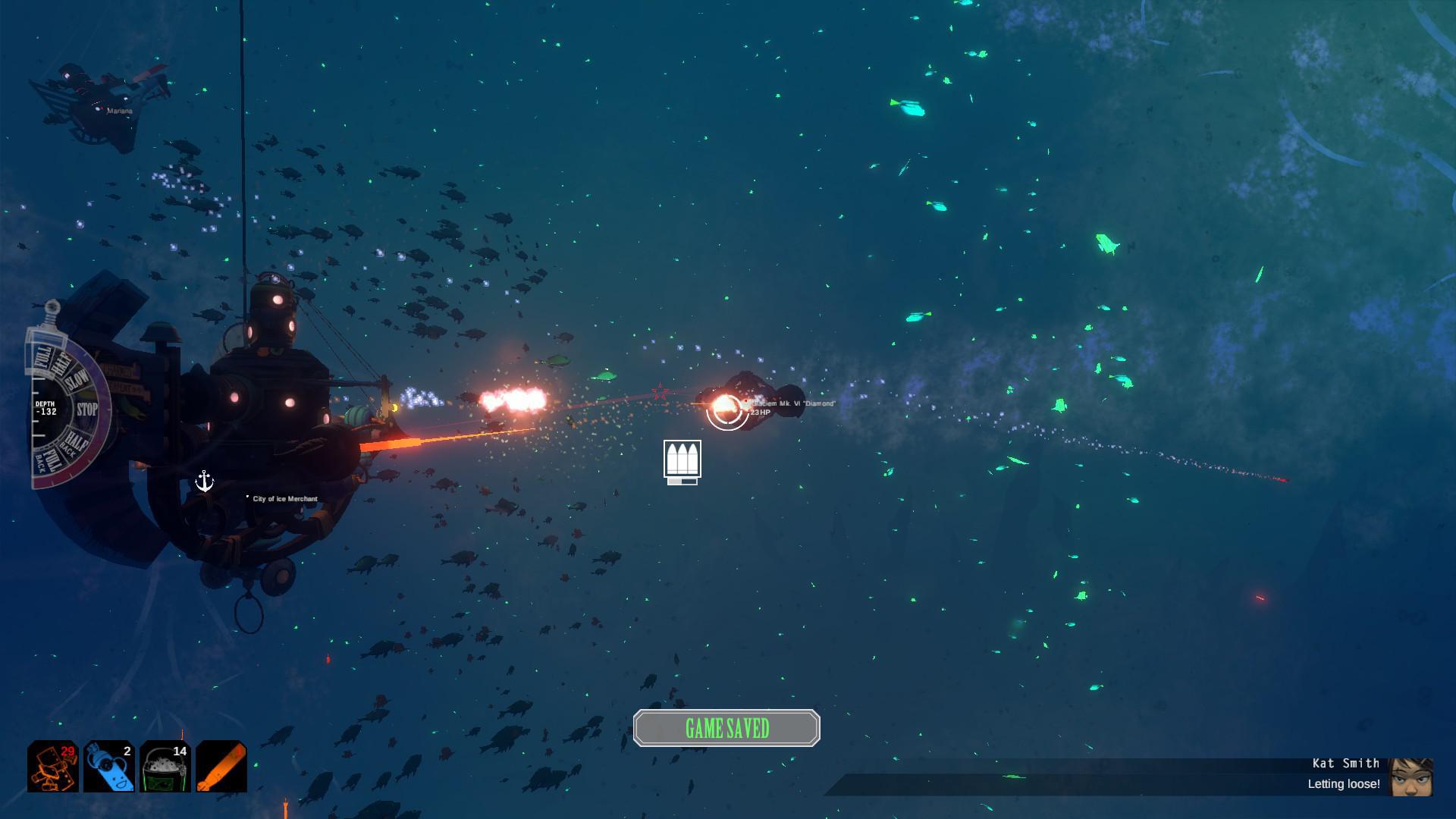Set the engine telegraph to STOP
The width and height of the screenshot is (1456, 819).
pos(87,407)
